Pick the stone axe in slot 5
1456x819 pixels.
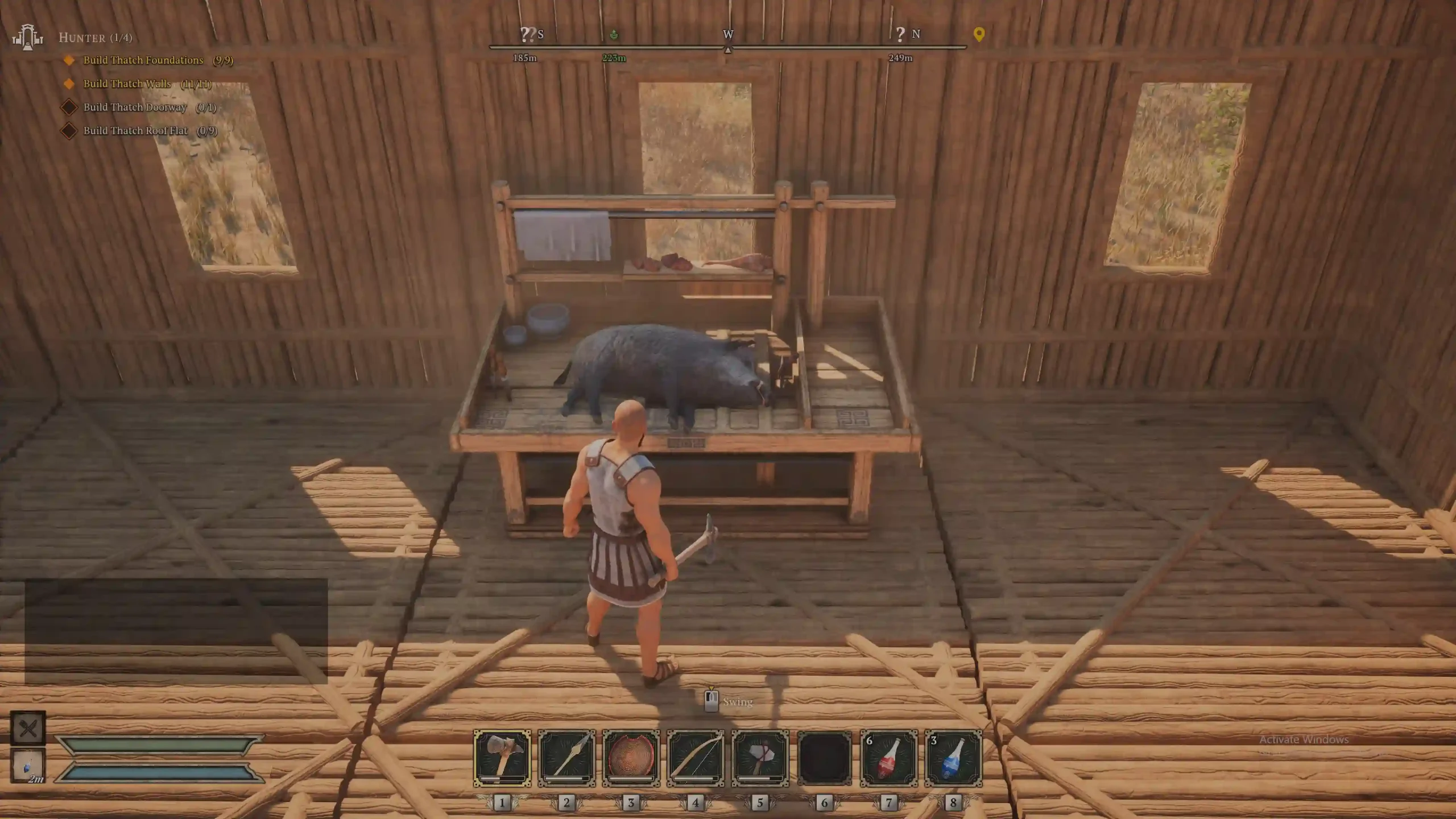[760, 758]
